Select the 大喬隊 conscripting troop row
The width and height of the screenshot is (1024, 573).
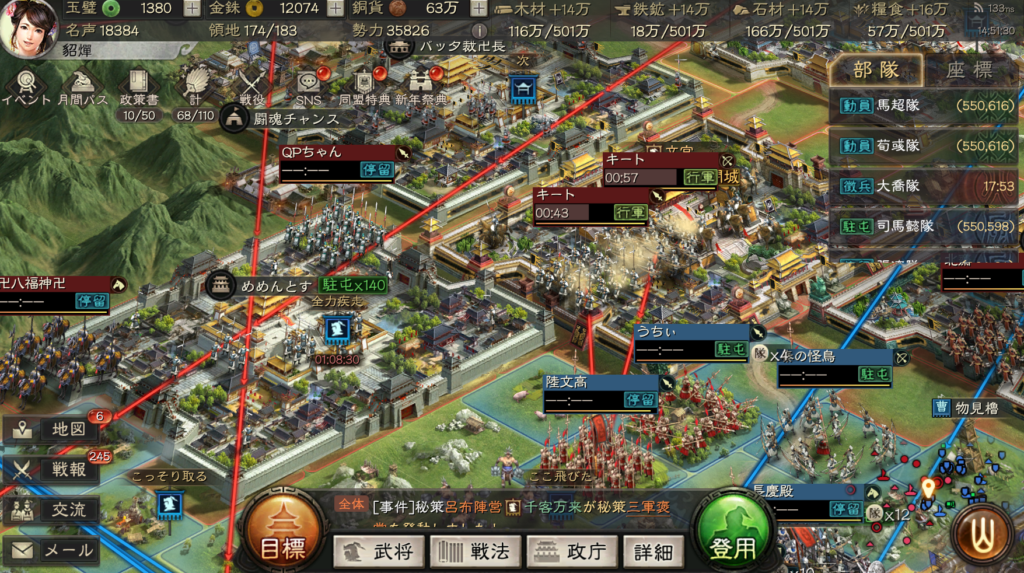coord(925,186)
